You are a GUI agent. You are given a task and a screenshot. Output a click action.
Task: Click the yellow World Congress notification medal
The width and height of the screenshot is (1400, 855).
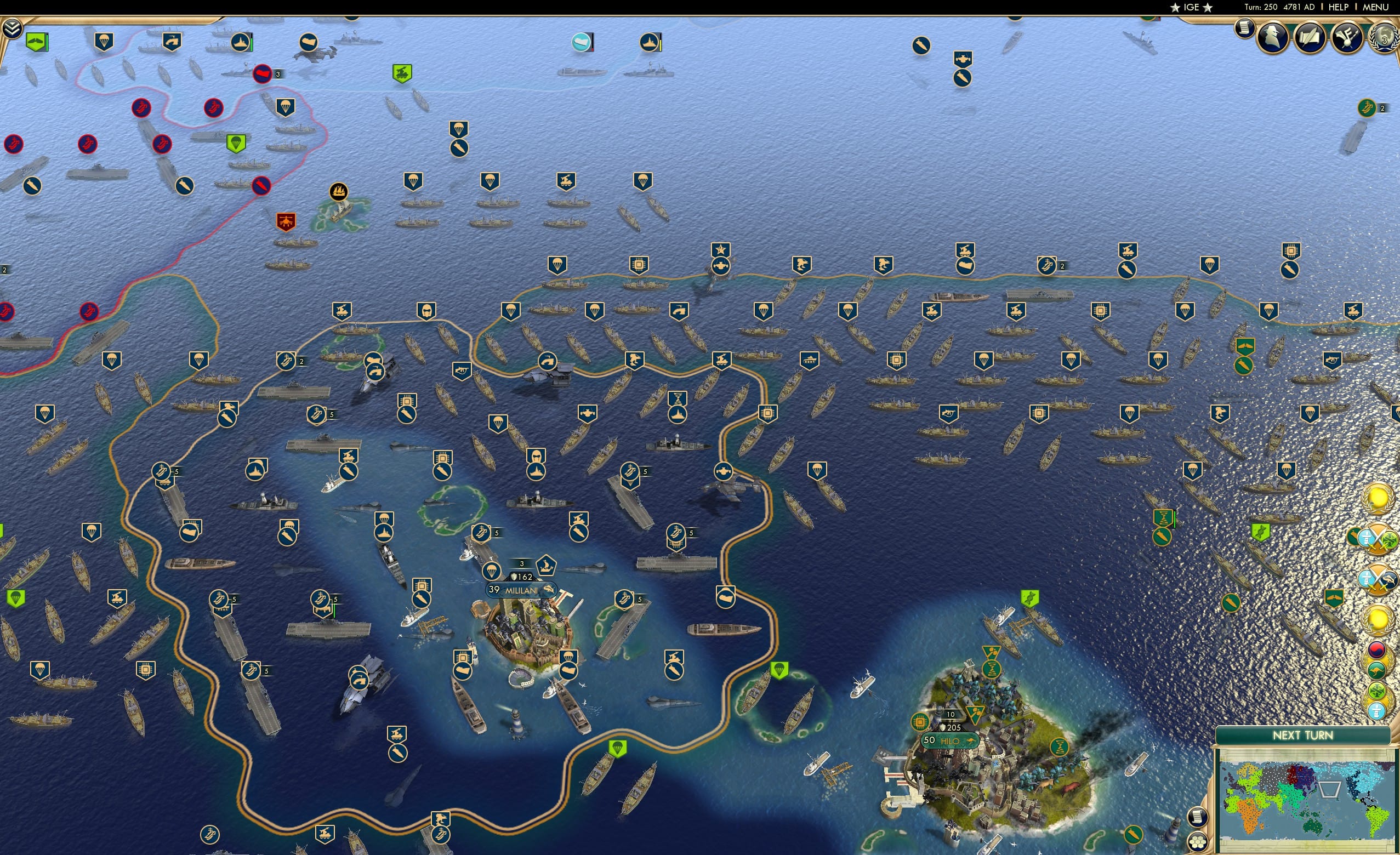[x=1378, y=500]
